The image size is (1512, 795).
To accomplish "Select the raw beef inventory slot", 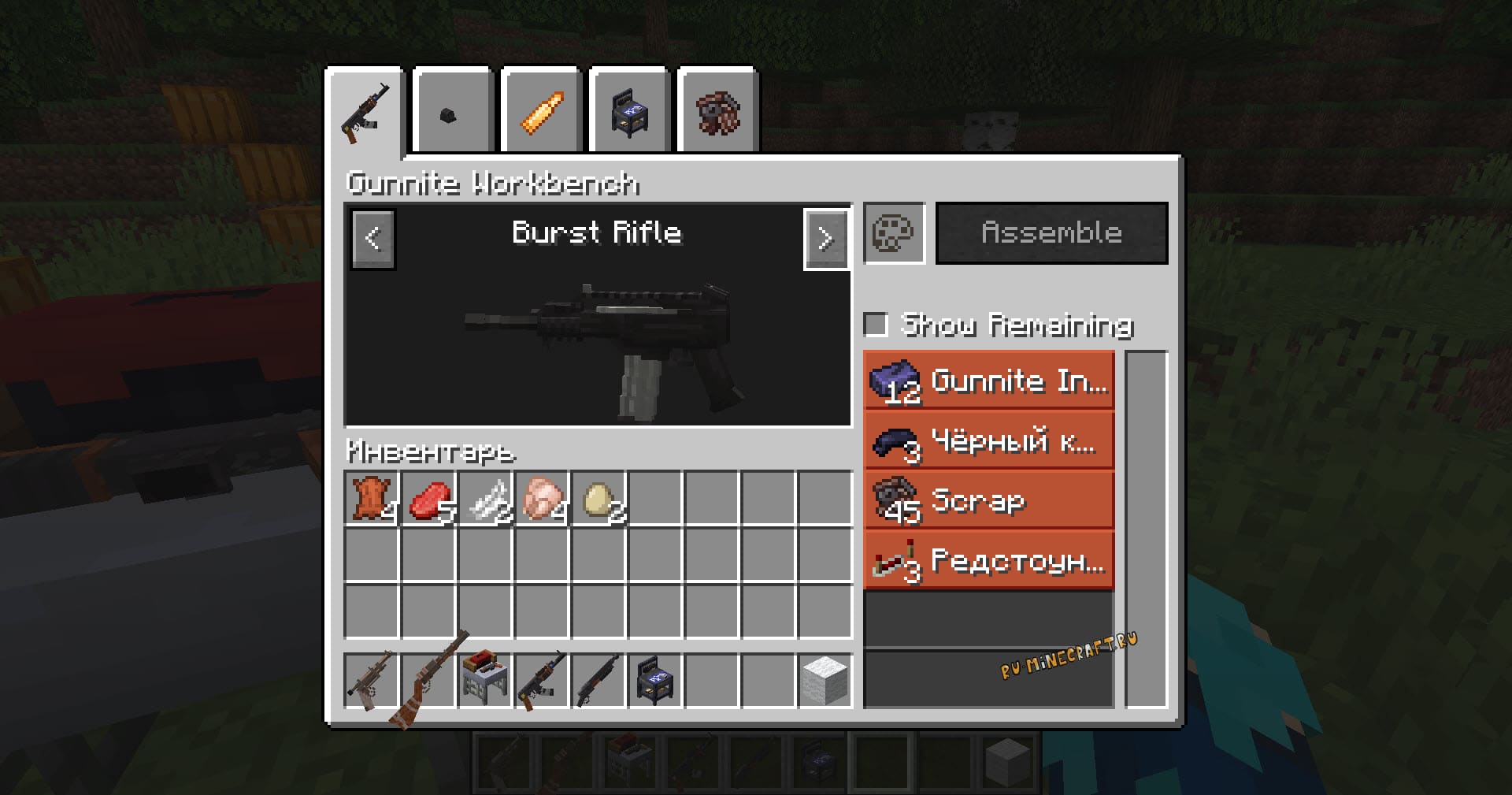I will coord(428,499).
